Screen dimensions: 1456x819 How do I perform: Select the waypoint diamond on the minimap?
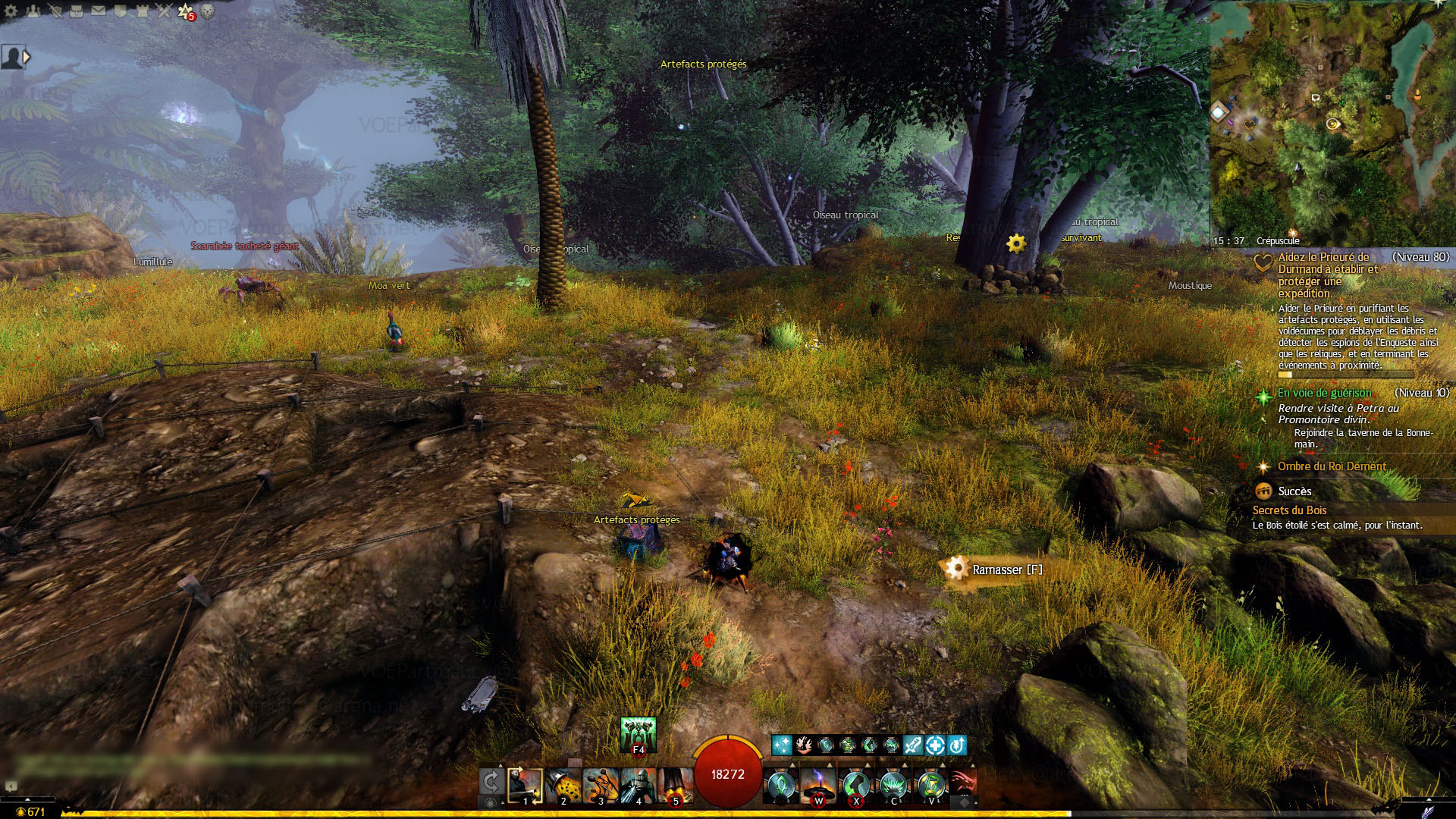1219,113
